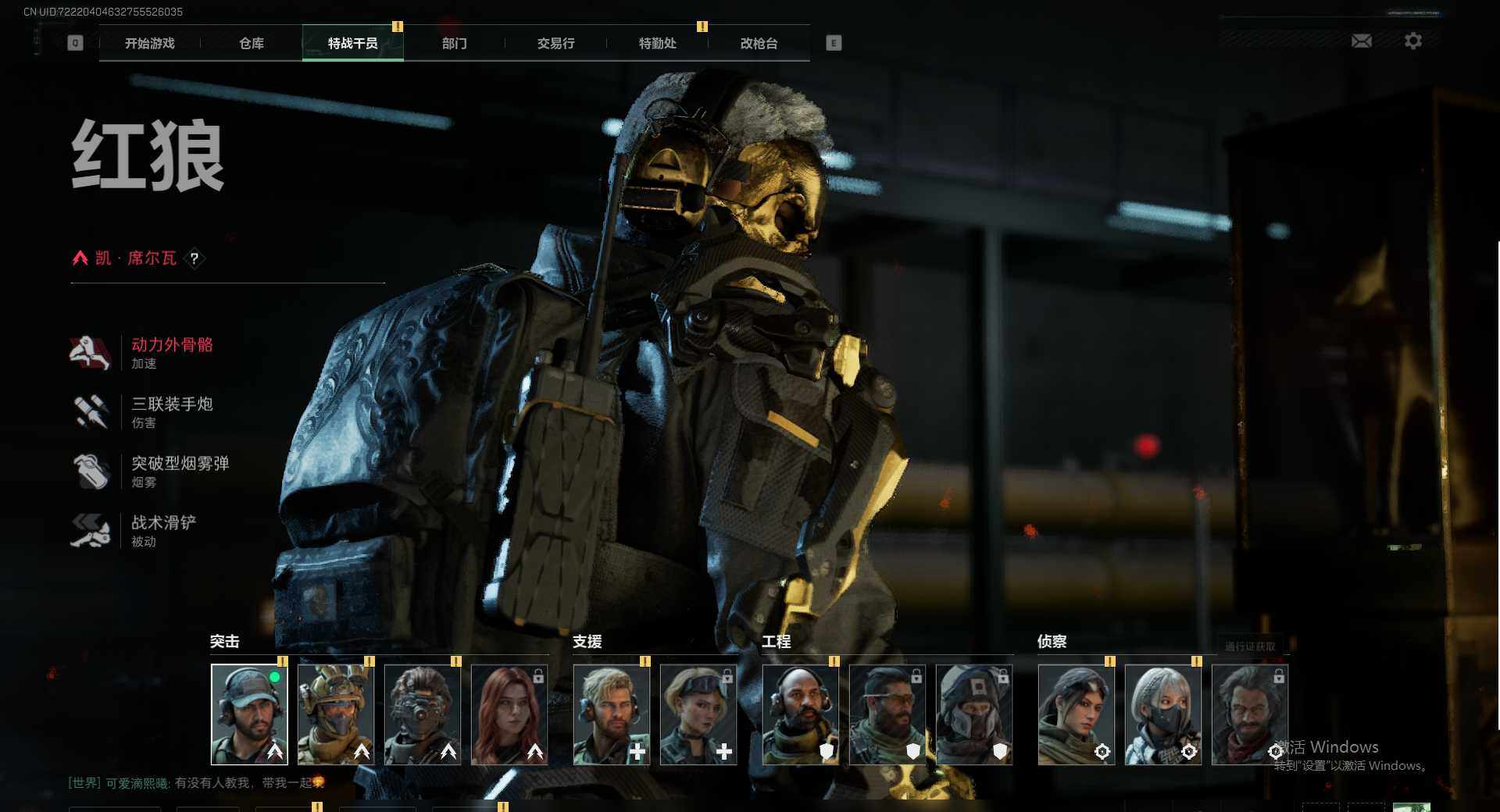This screenshot has width=1500, height=812.
Task: Click the world chat message line
Action: point(197,782)
